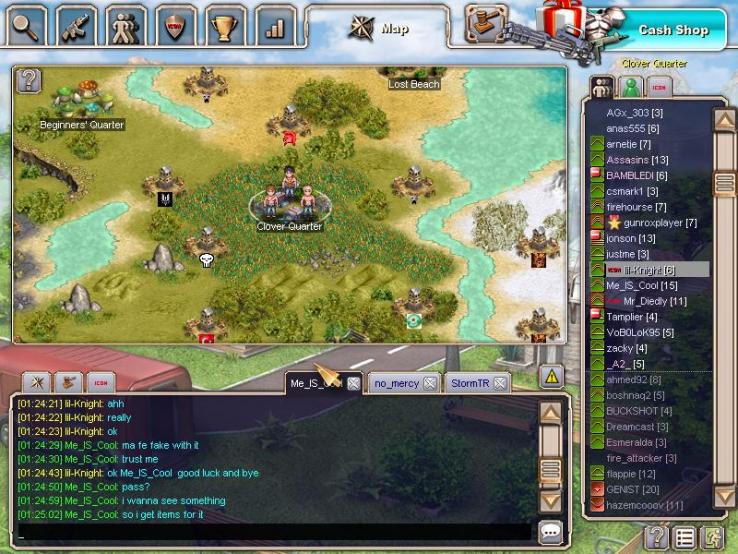
Task: Switch to the no_mercy chat tab
Action: pos(396,383)
